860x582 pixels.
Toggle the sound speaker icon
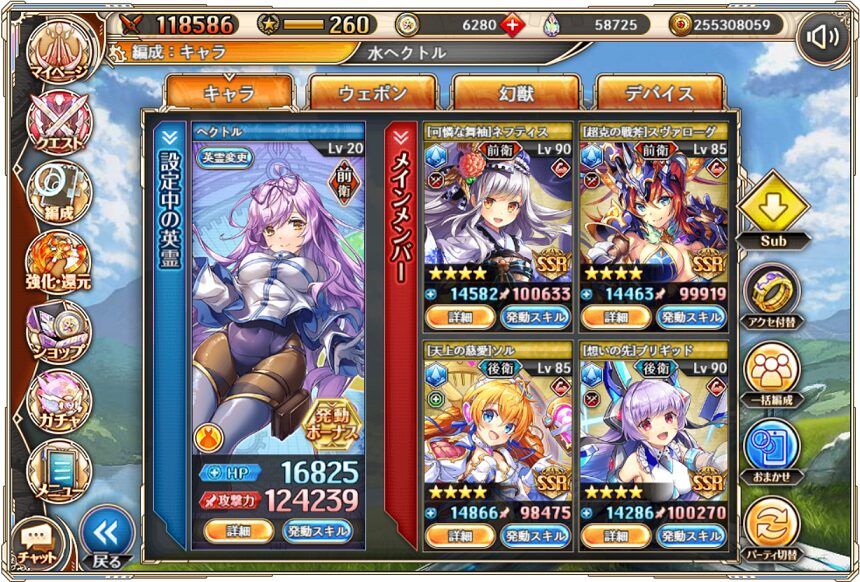pos(822,38)
